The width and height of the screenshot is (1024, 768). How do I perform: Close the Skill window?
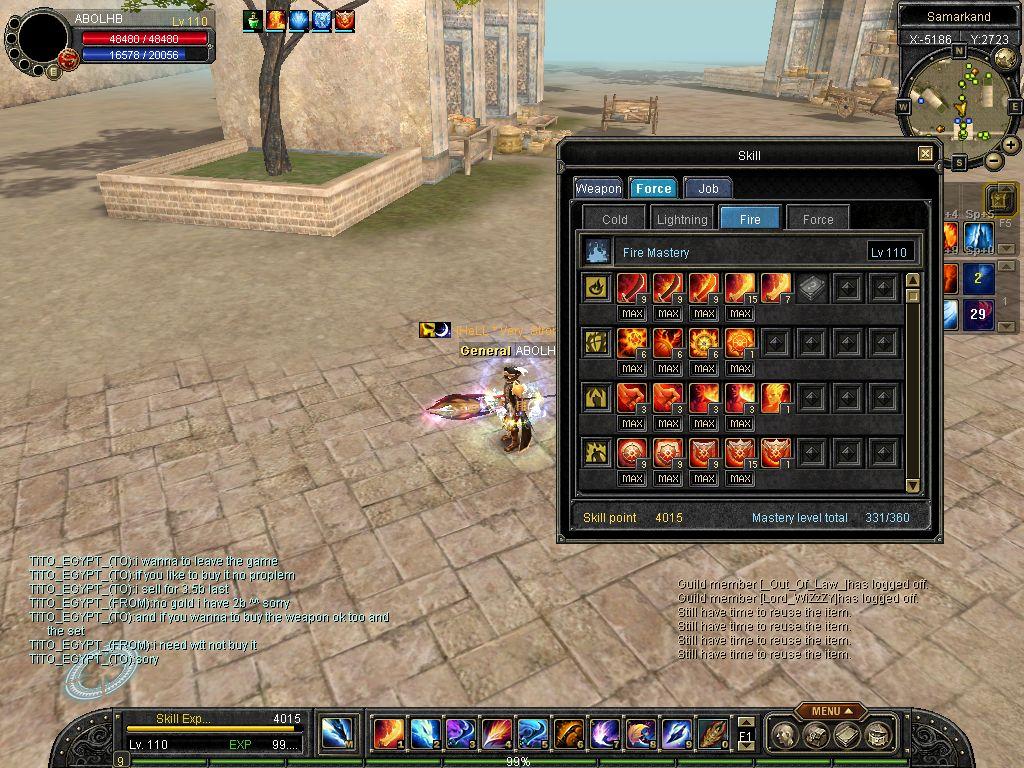925,154
